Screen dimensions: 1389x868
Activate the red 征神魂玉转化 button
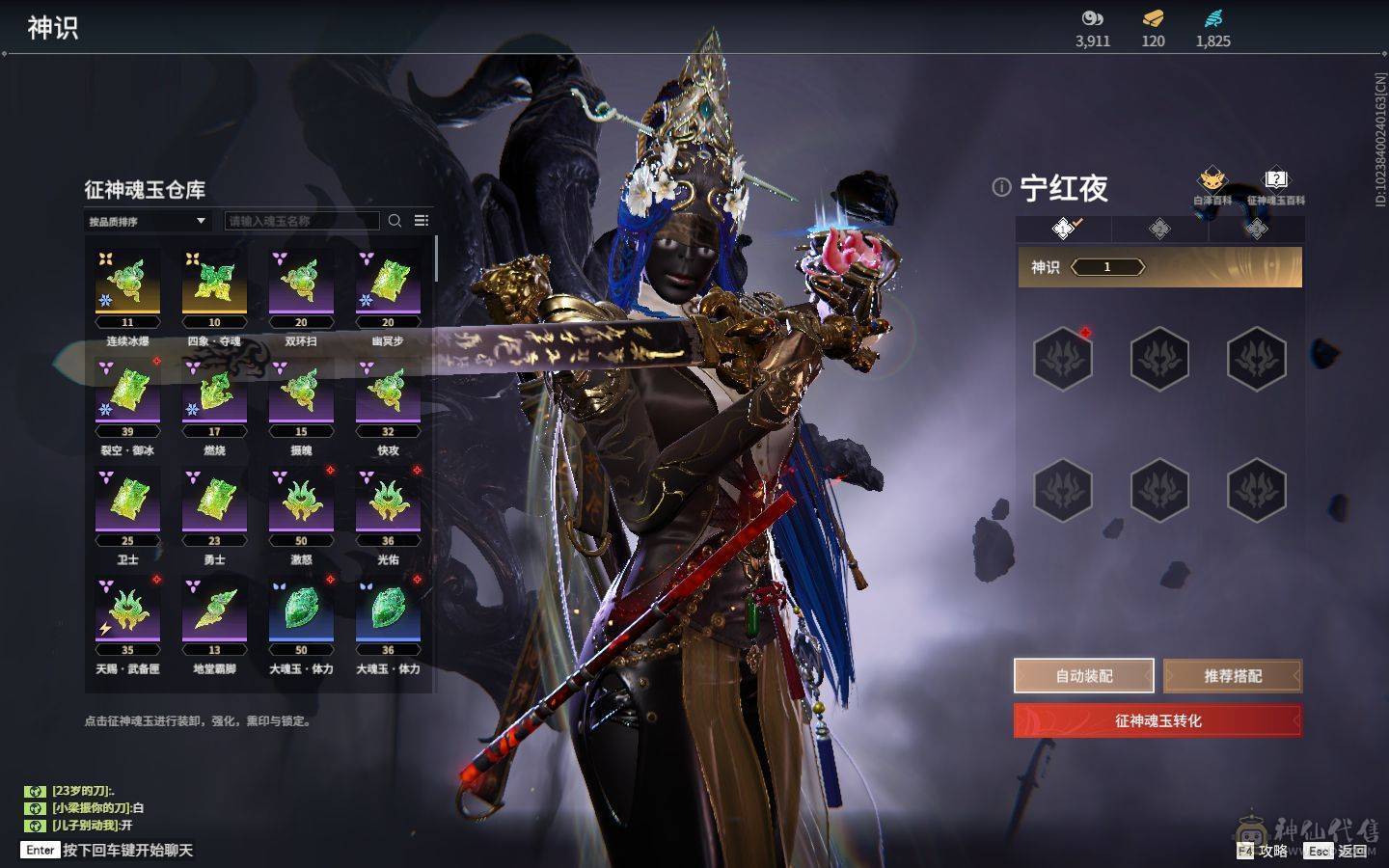click(x=1157, y=720)
